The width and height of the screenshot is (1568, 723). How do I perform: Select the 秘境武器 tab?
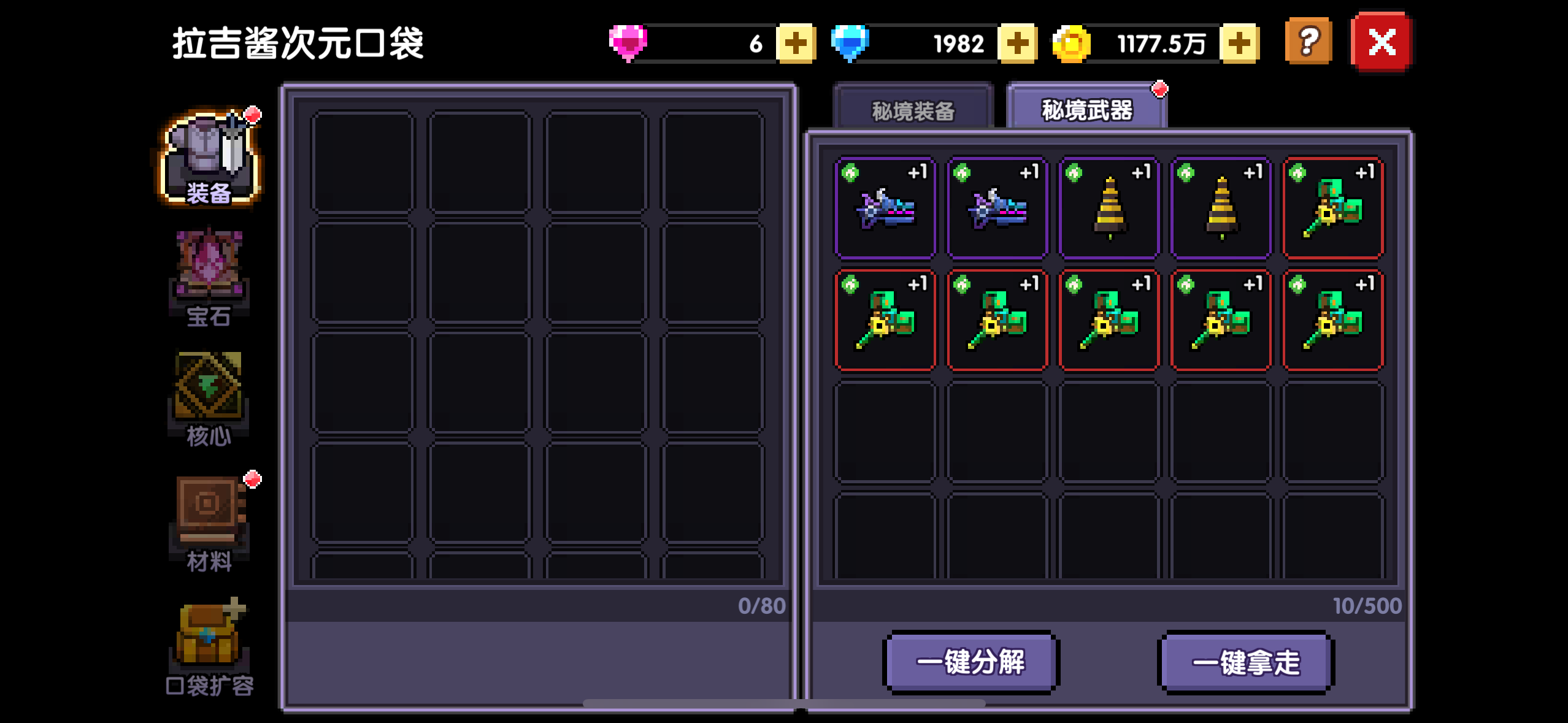(x=1086, y=109)
